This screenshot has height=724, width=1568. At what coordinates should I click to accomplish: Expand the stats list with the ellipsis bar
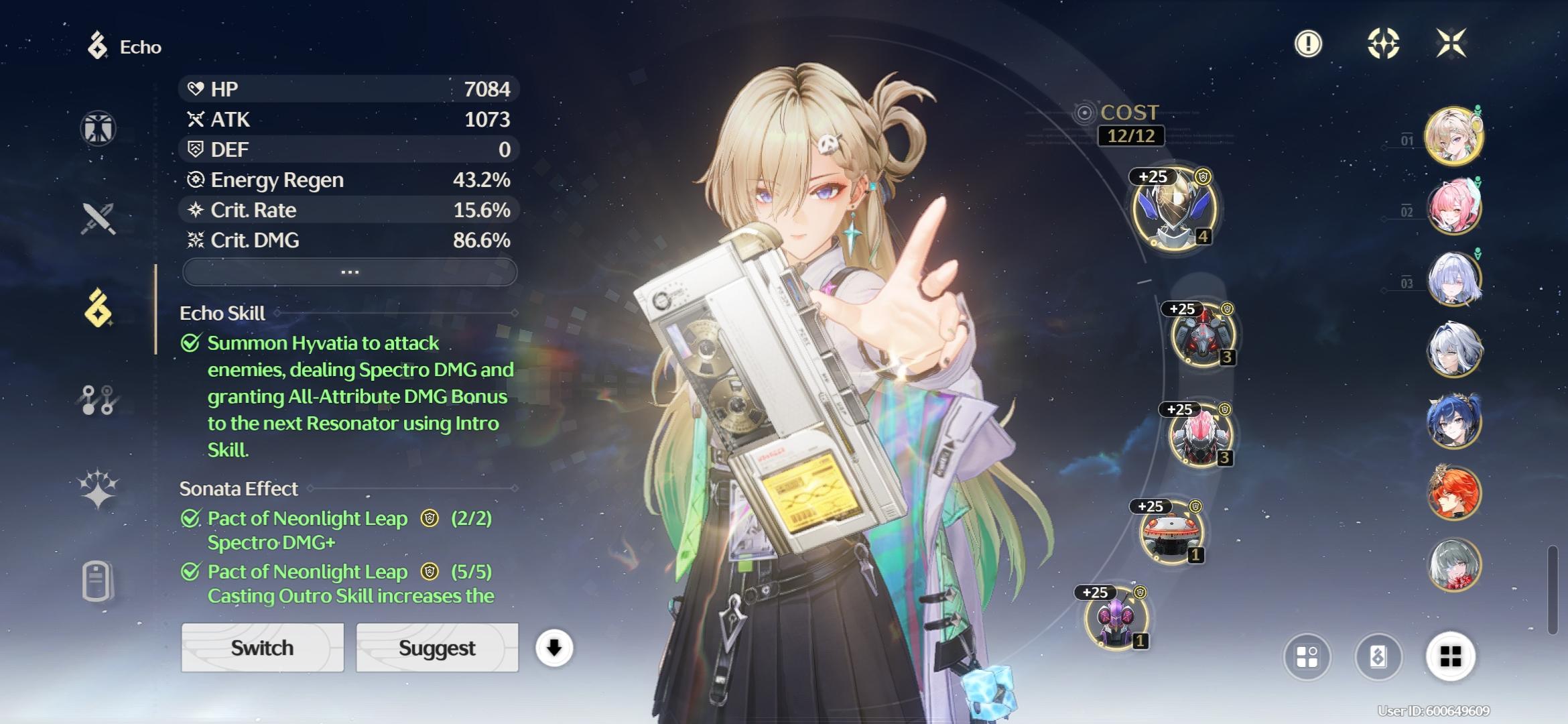click(x=349, y=272)
